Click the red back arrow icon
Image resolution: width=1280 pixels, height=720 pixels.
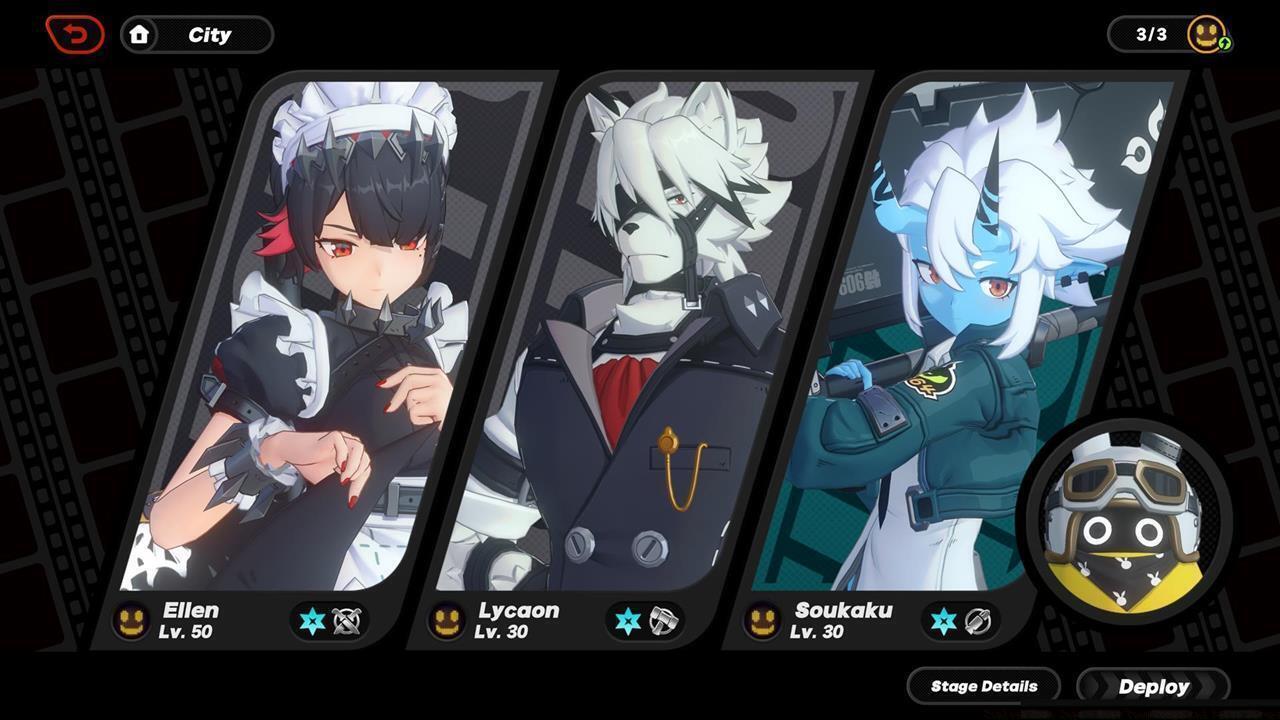click(x=75, y=33)
